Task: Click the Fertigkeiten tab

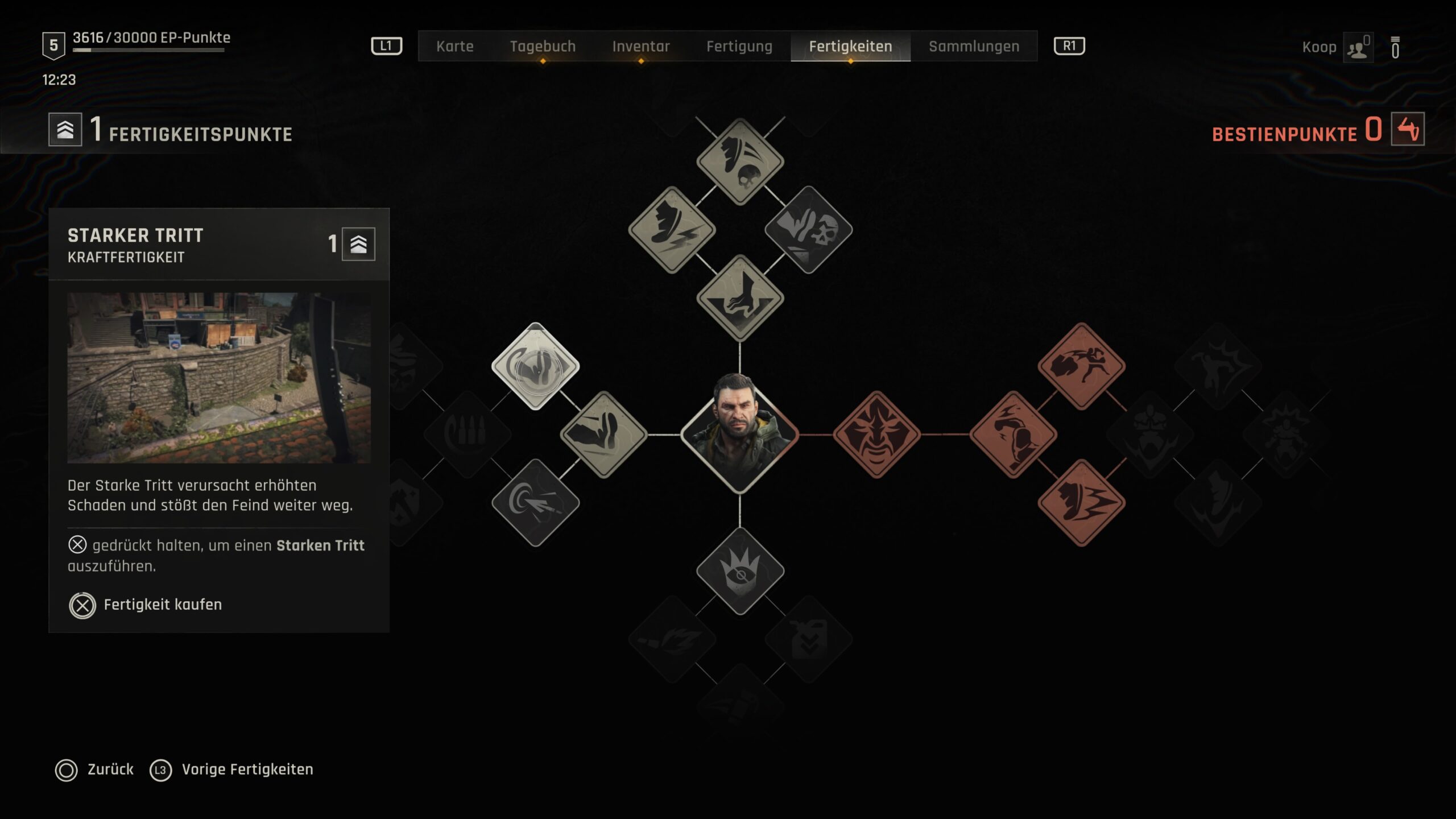Action: [850, 46]
